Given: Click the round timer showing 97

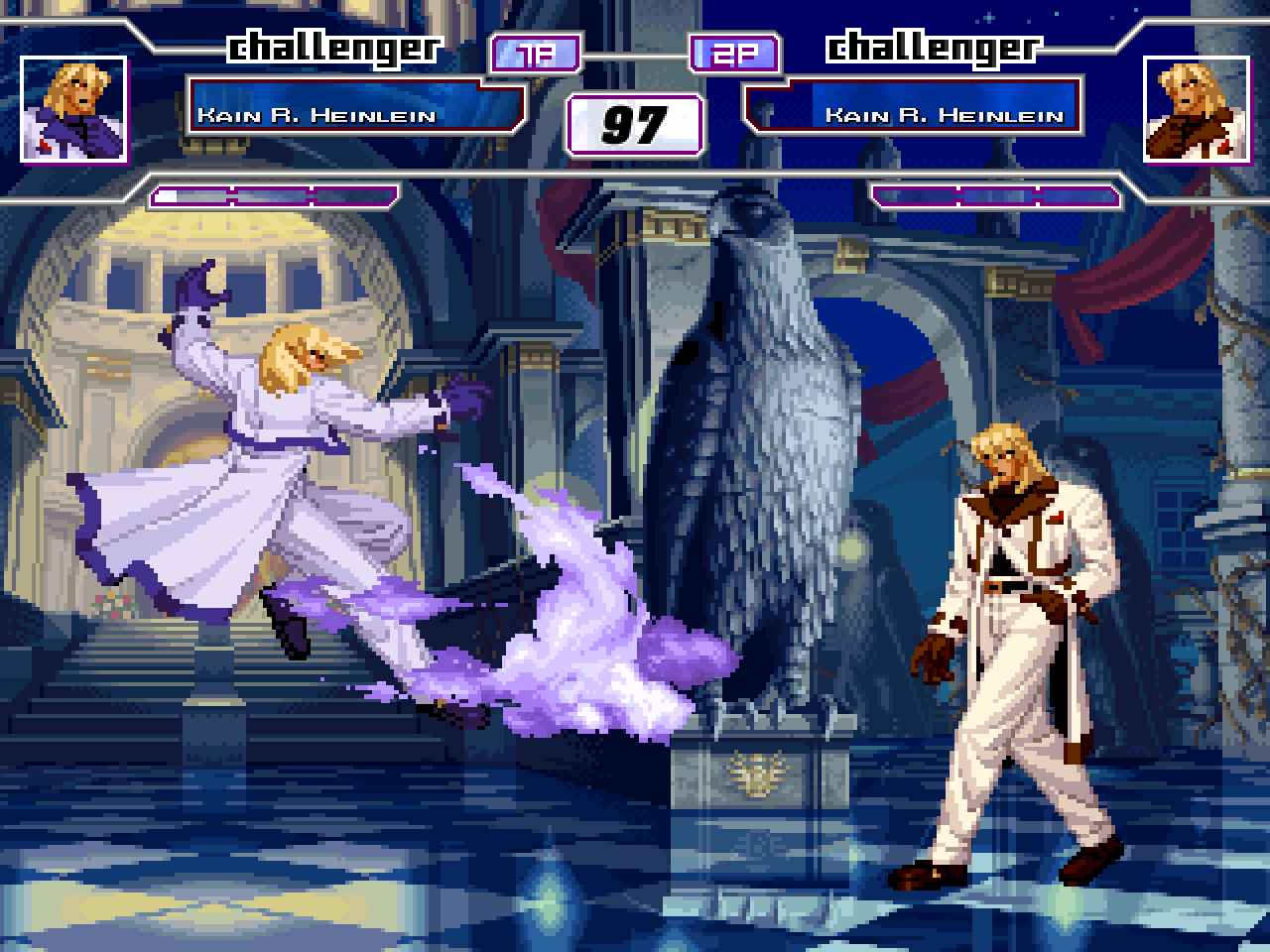Looking at the screenshot, I should coord(635,123).
